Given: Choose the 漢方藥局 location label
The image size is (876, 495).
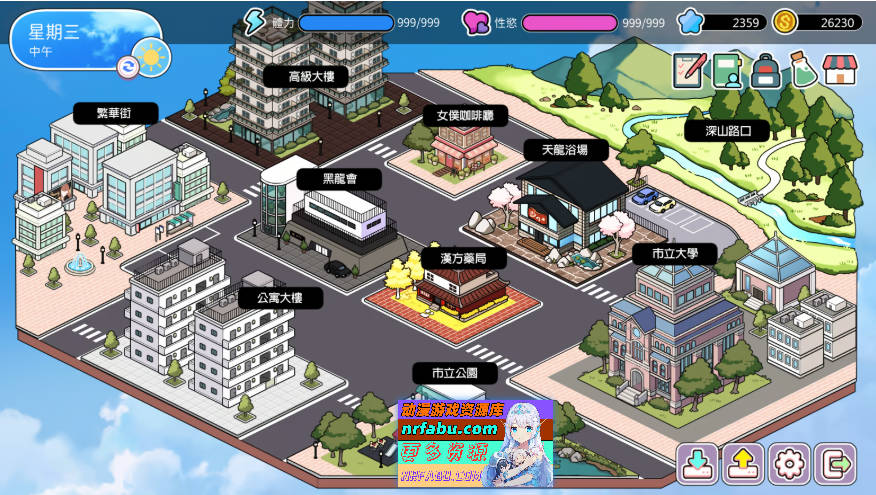Looking at the screenshot, I should [459, 258].
